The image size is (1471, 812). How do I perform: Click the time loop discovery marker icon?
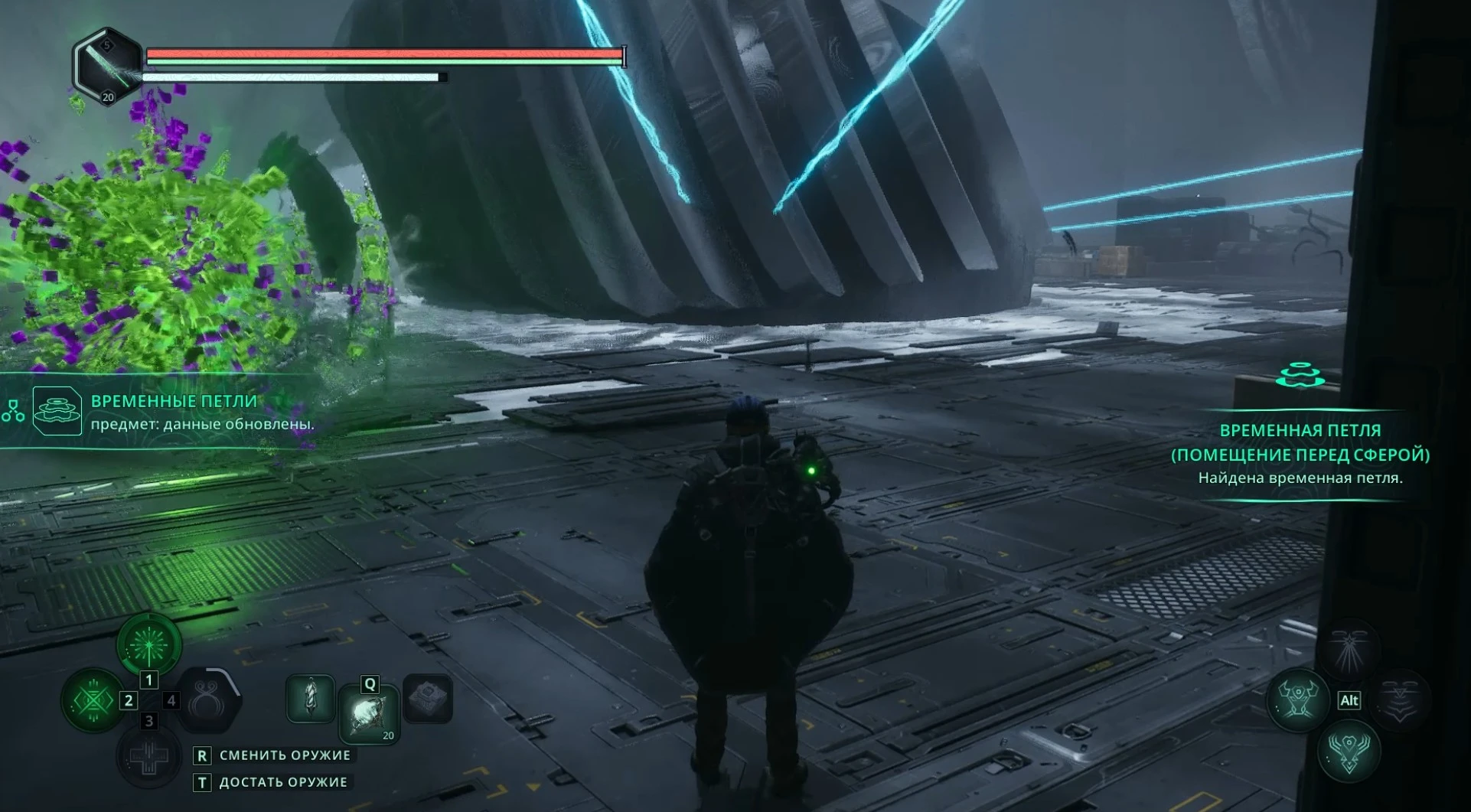[1300, 376]
